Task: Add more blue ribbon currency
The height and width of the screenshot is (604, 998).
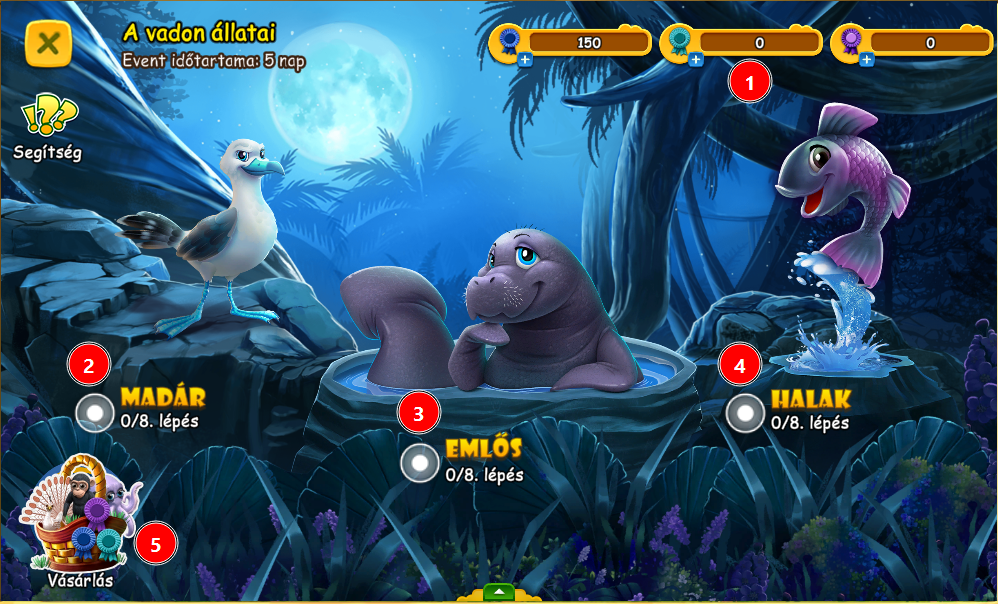Action: coord(526,60)
